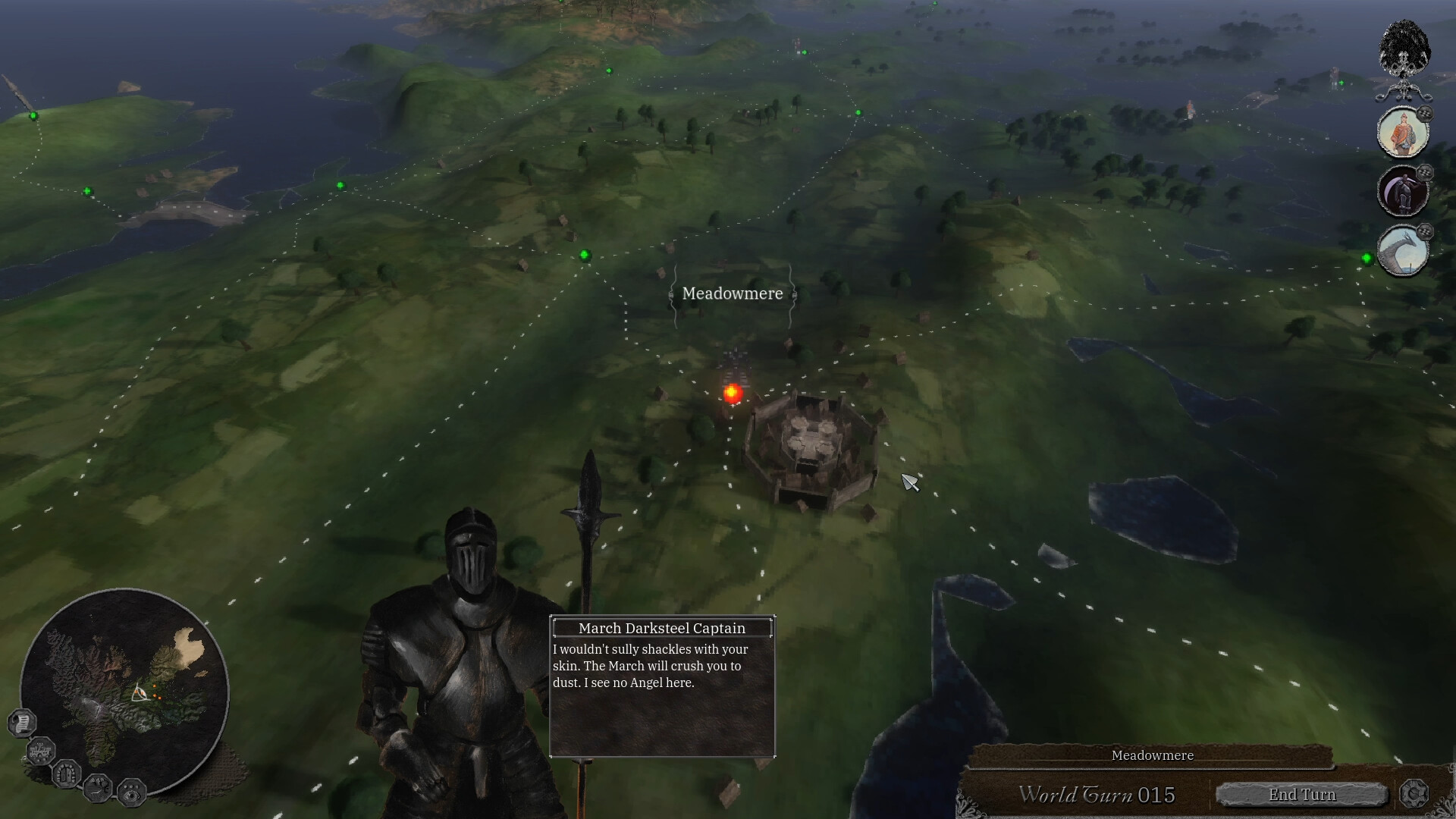
Task: Open settings via the octagon icon beside End Turn
Action: point(1415,795)
